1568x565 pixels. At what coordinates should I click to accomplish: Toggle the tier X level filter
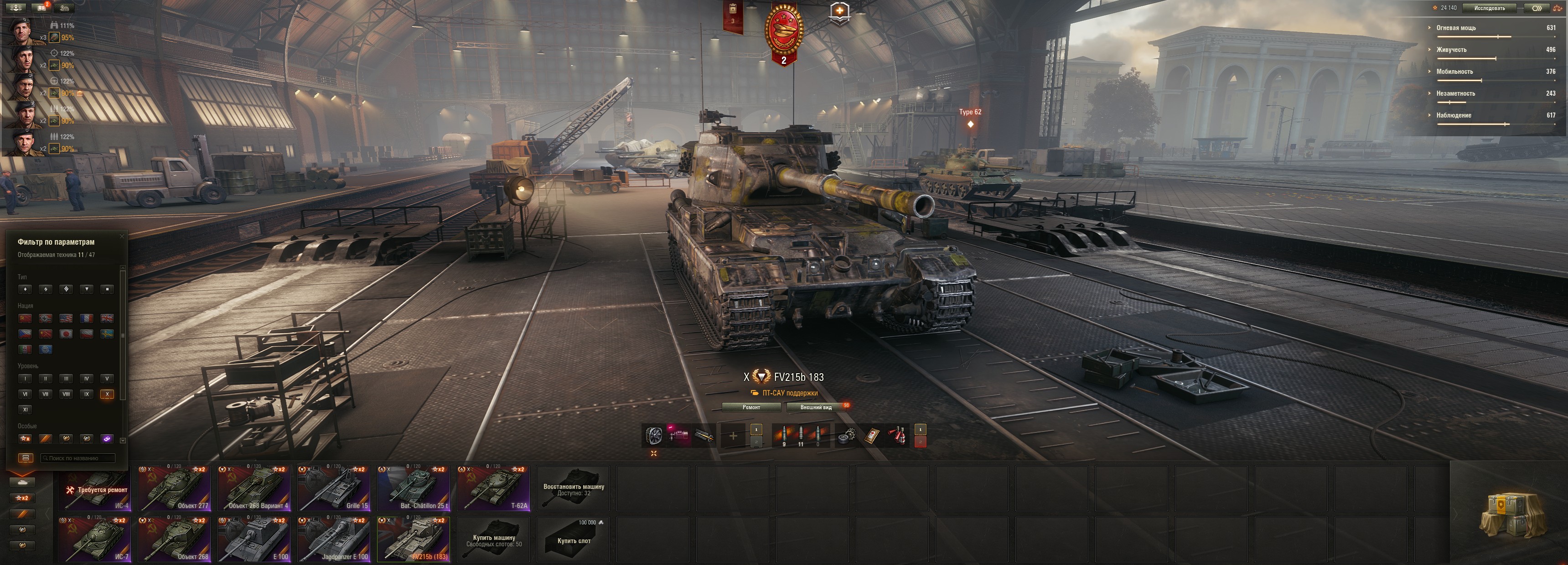pyautogui.click(x=107, y=394)
